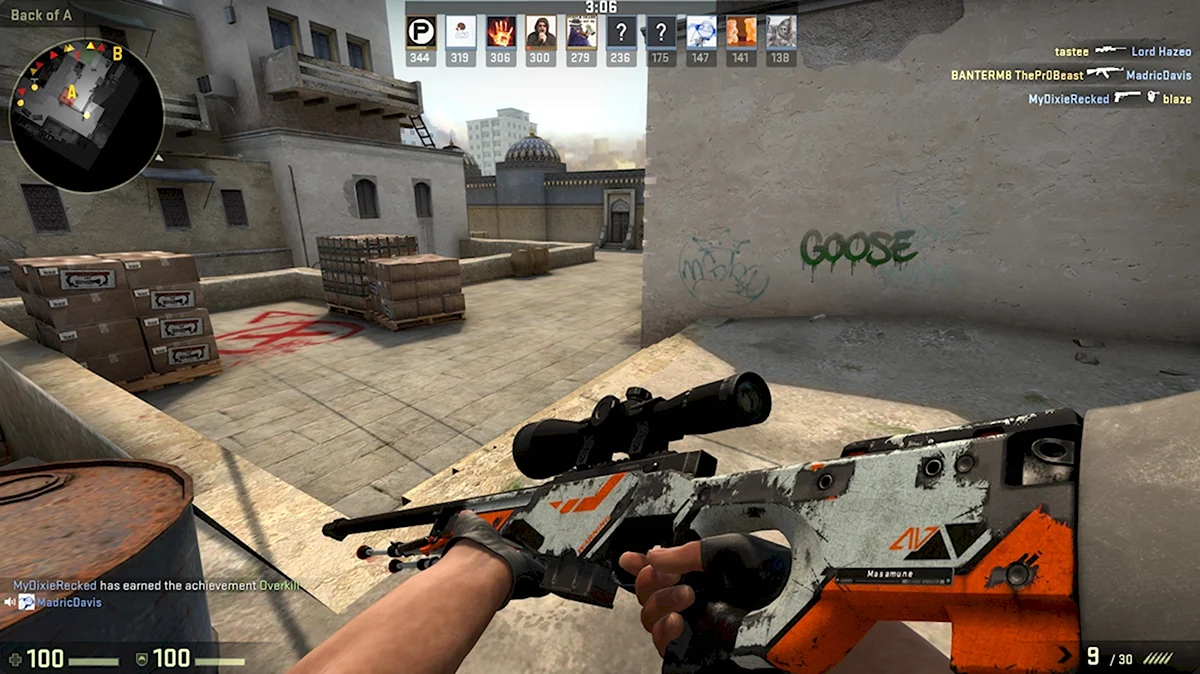This screenshot has height=674, width=1200.
Task: Click the Overkill achievement chat message
Action: [x=155, y=585]
